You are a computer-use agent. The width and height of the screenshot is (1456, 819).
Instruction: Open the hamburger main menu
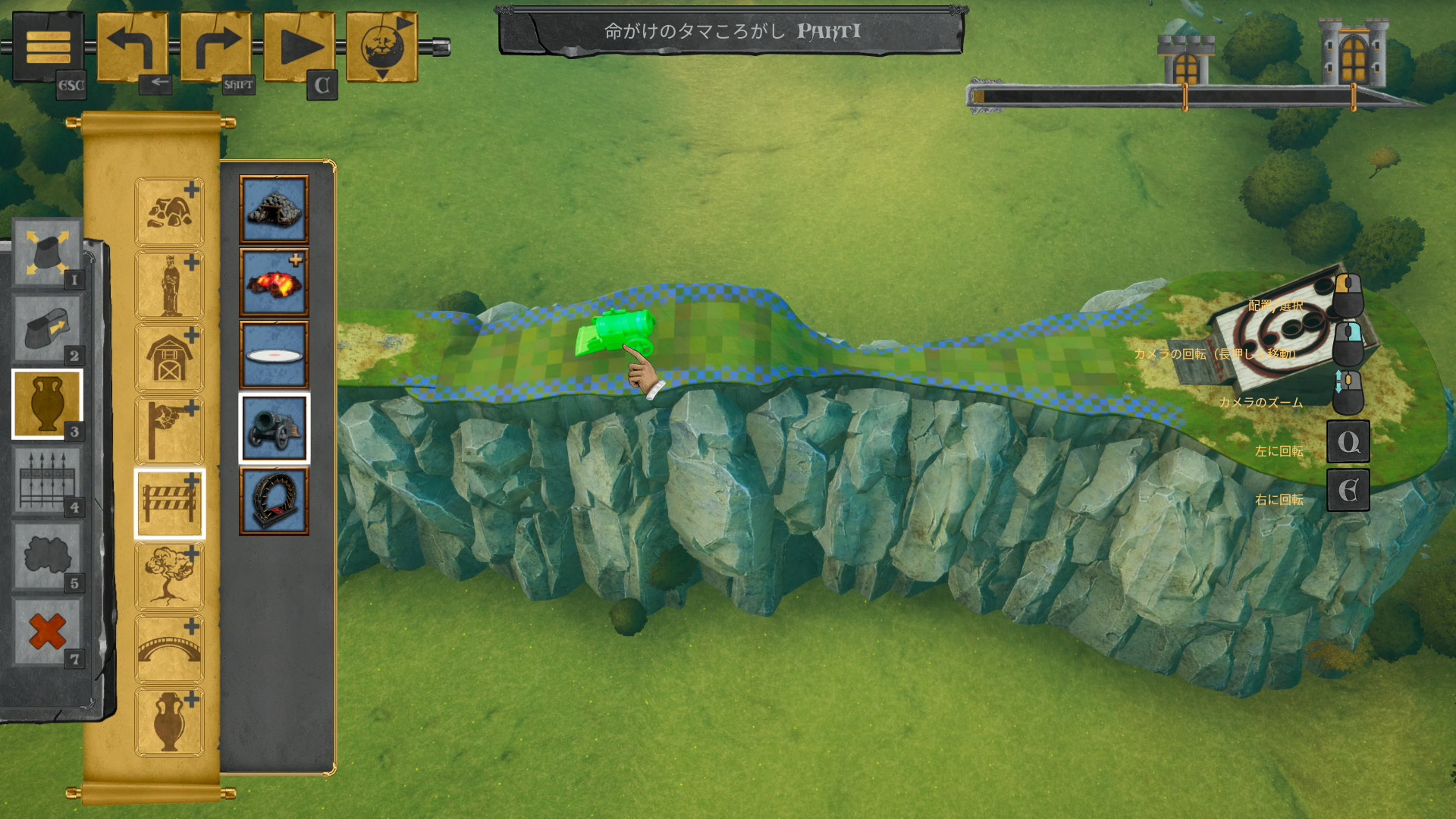click(48, 47)
